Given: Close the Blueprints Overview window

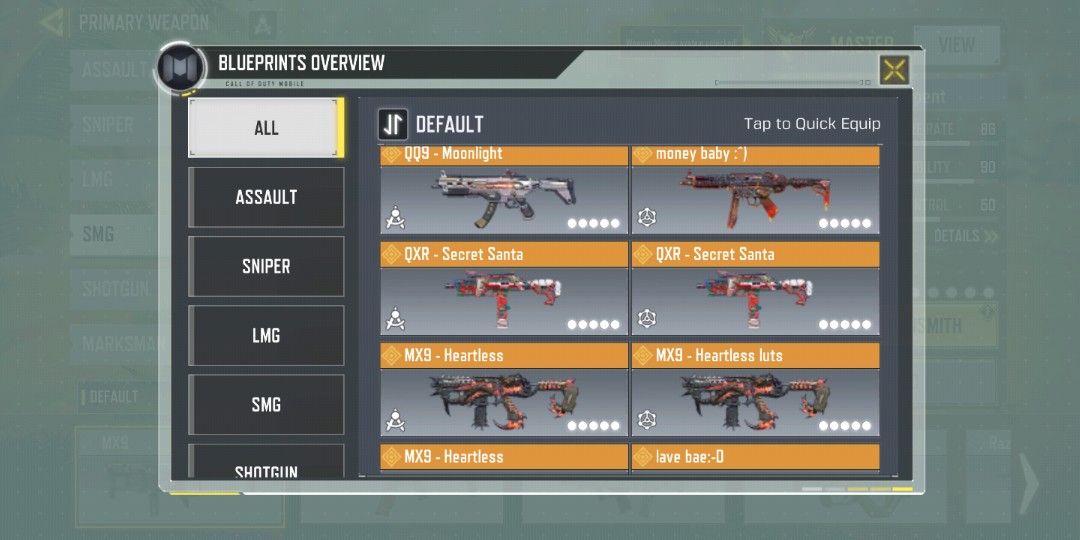Looking at the screenshot, I should [893, 70].
